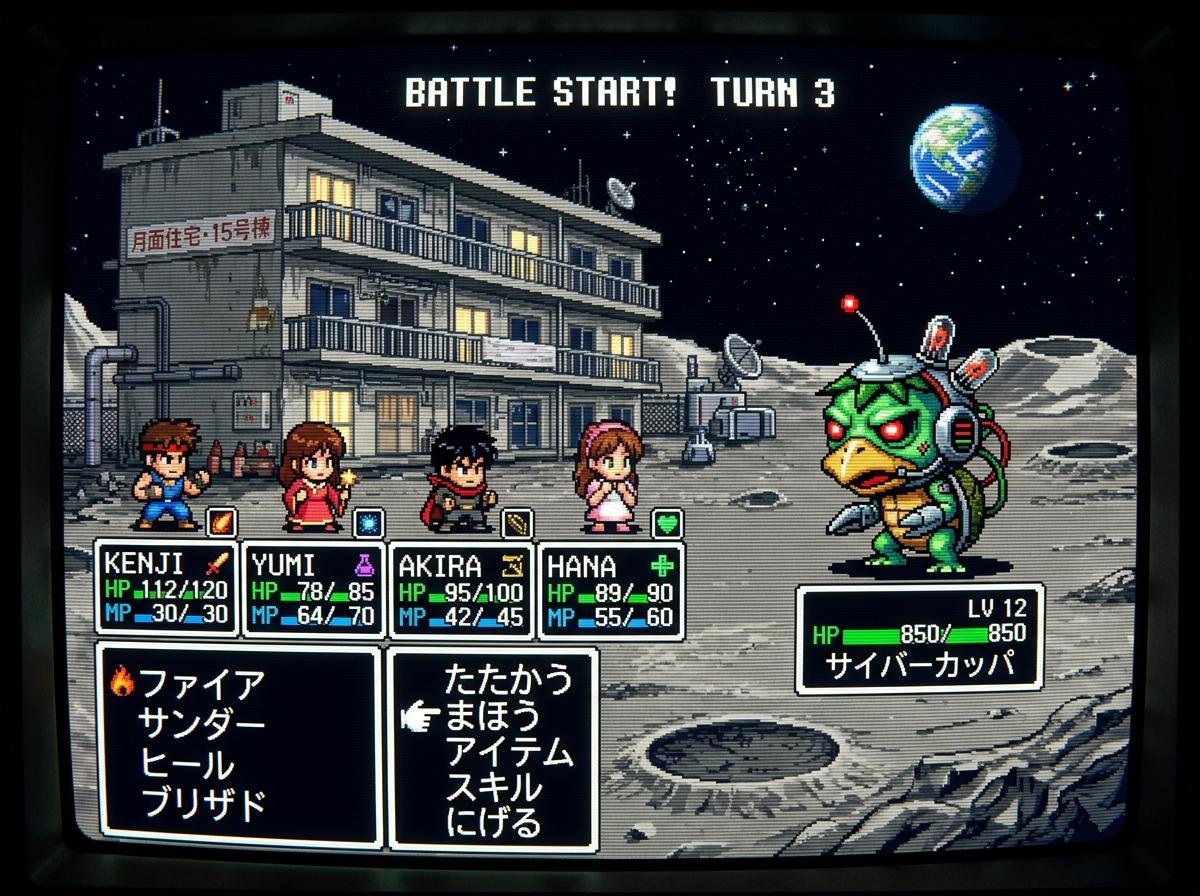Screen dimensions: 1200x896
Task: Choose the ヒール heal spell
Action: (x=187, y=764)
